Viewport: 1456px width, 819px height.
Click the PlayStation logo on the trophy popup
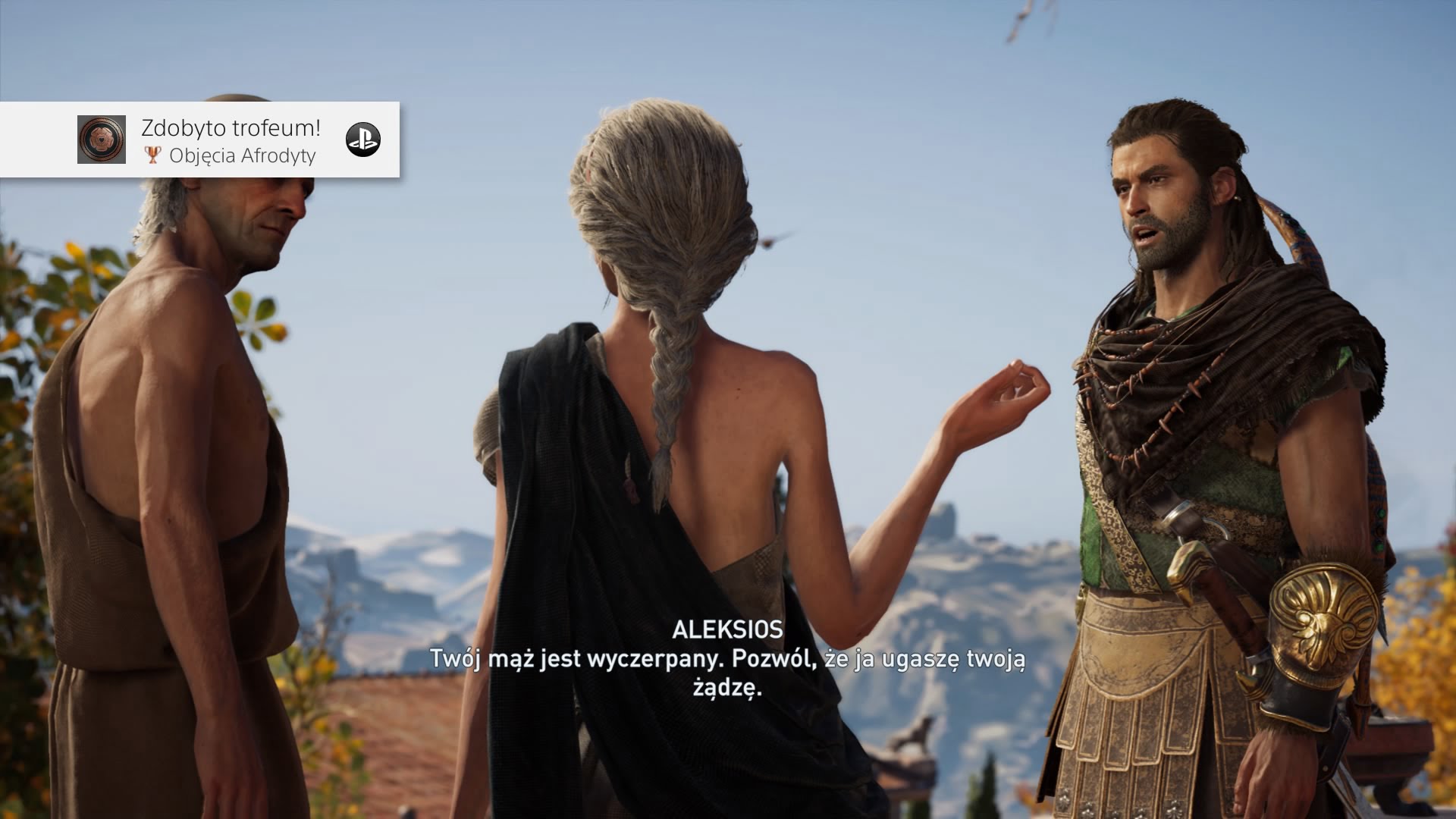click(363, 140)
